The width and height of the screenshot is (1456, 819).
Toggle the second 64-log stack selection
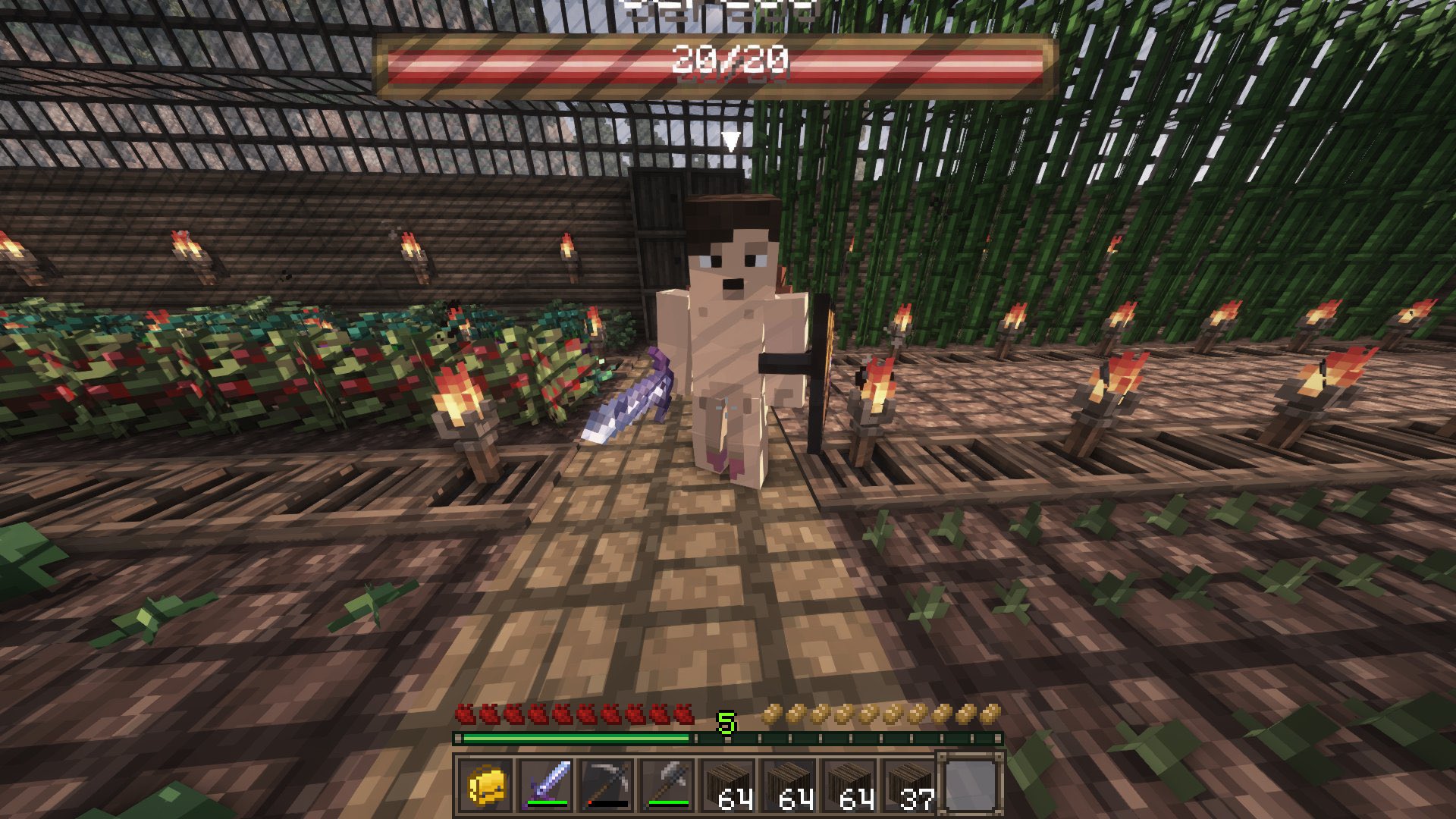pyautogui.click(x=789, y=787)
